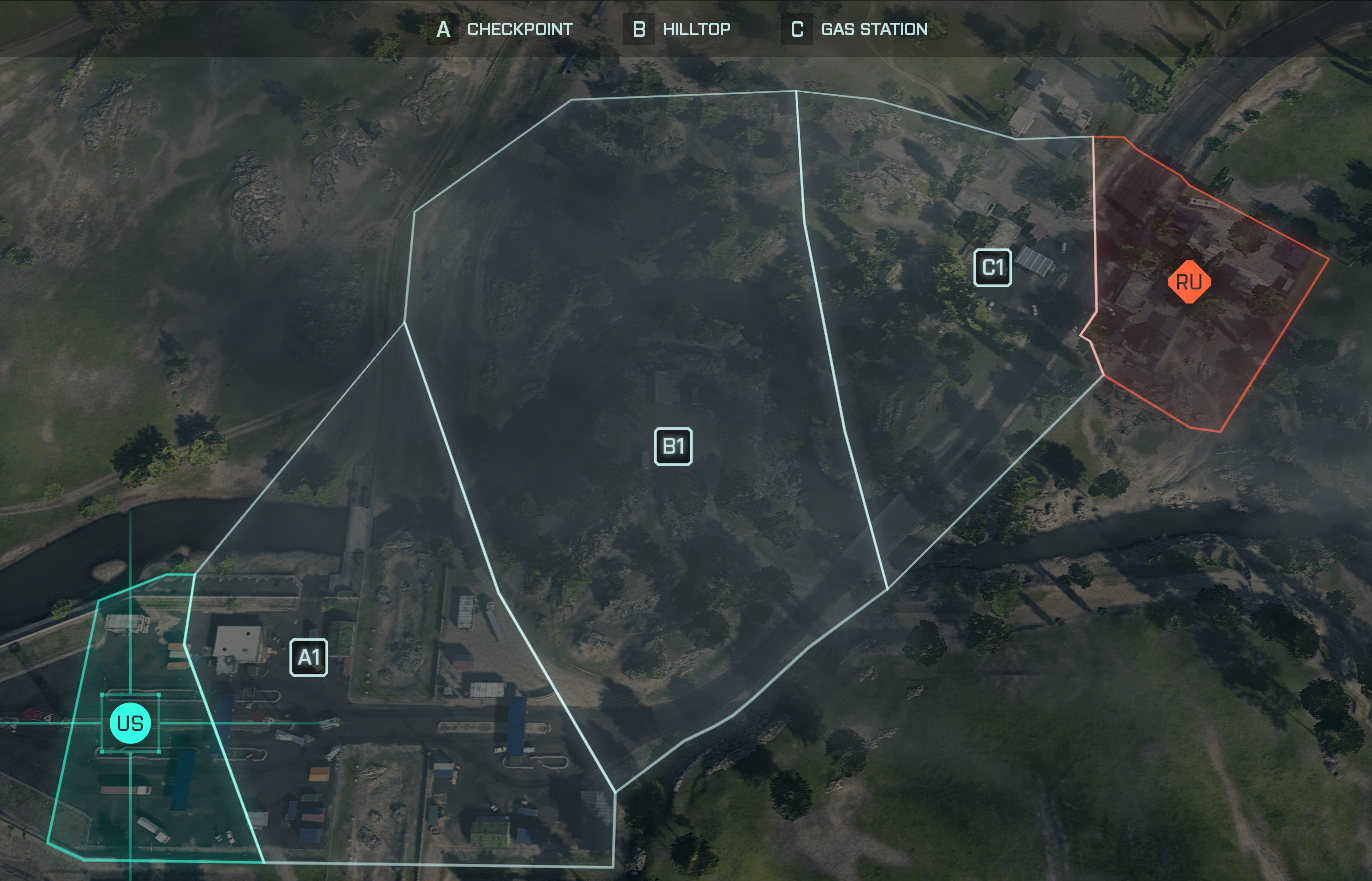This screenshot has width=1372, height=881.
Task: Select the HILLTOP objective label
Action: click(x=697, y=29)
